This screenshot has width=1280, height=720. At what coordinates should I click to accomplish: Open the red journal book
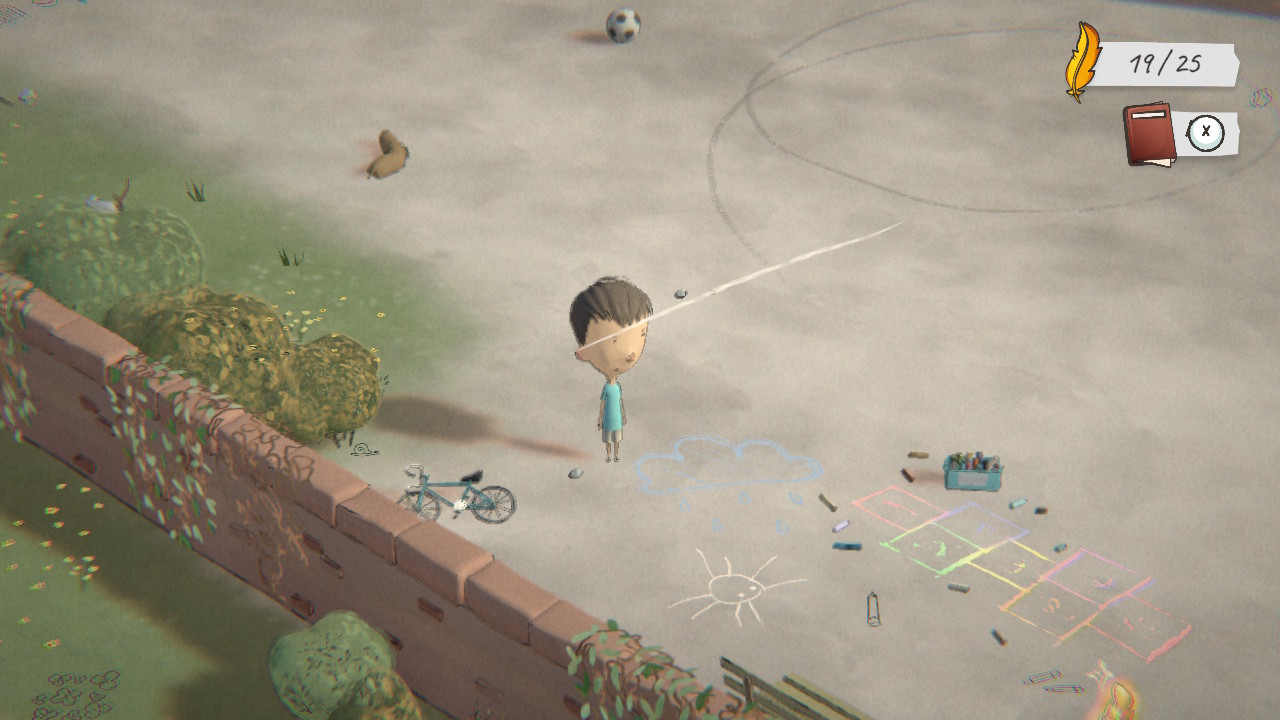click(x=1149, y=133)
